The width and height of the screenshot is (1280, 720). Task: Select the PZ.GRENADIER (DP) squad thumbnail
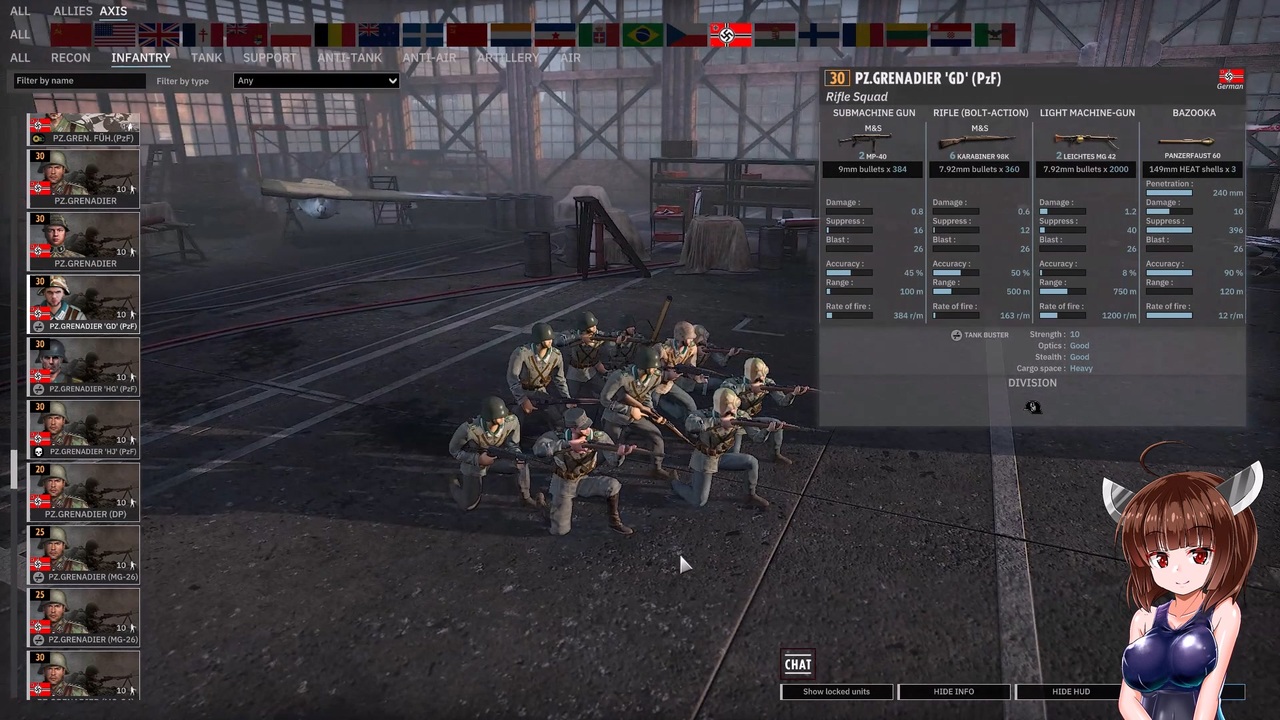pyautogui.click(x=83, y=490)
